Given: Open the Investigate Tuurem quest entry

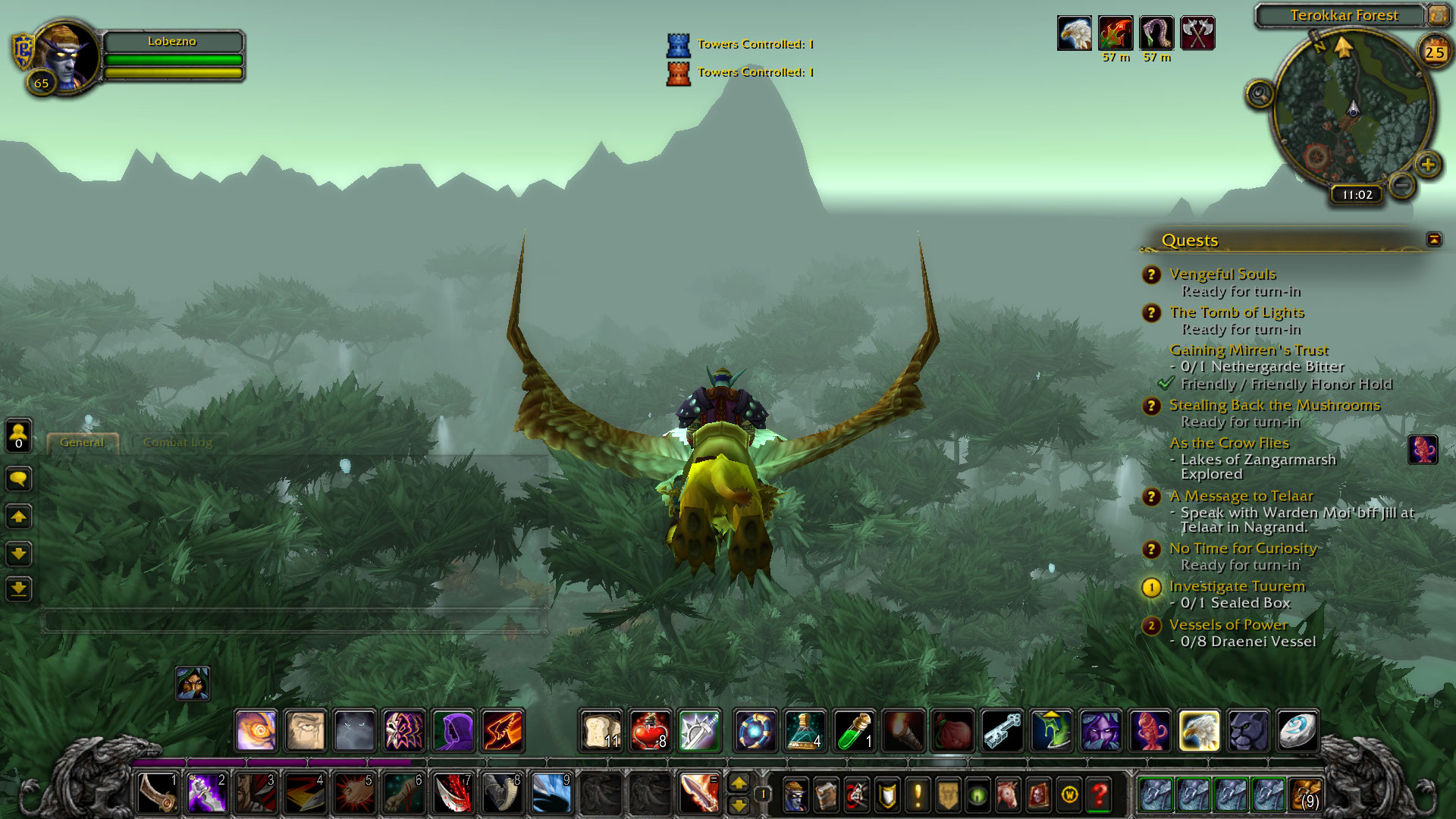Looking at the screenshot, I should point(1236,586).
